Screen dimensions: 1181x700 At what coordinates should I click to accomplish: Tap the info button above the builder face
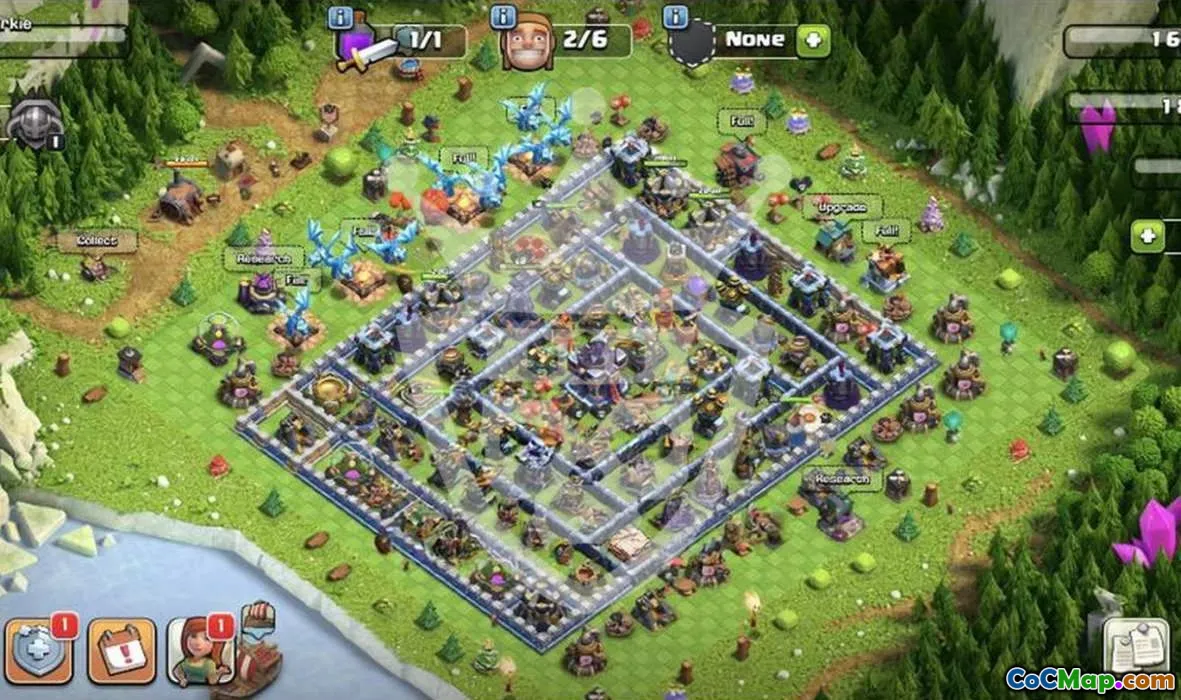point(503,18)
